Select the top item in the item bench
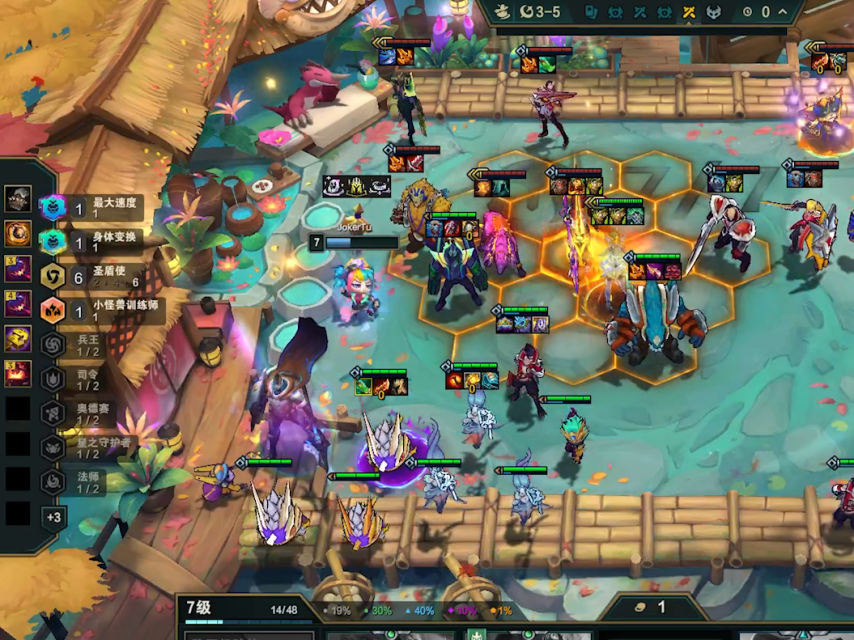The image size is (854, 640). click(17, 198)
